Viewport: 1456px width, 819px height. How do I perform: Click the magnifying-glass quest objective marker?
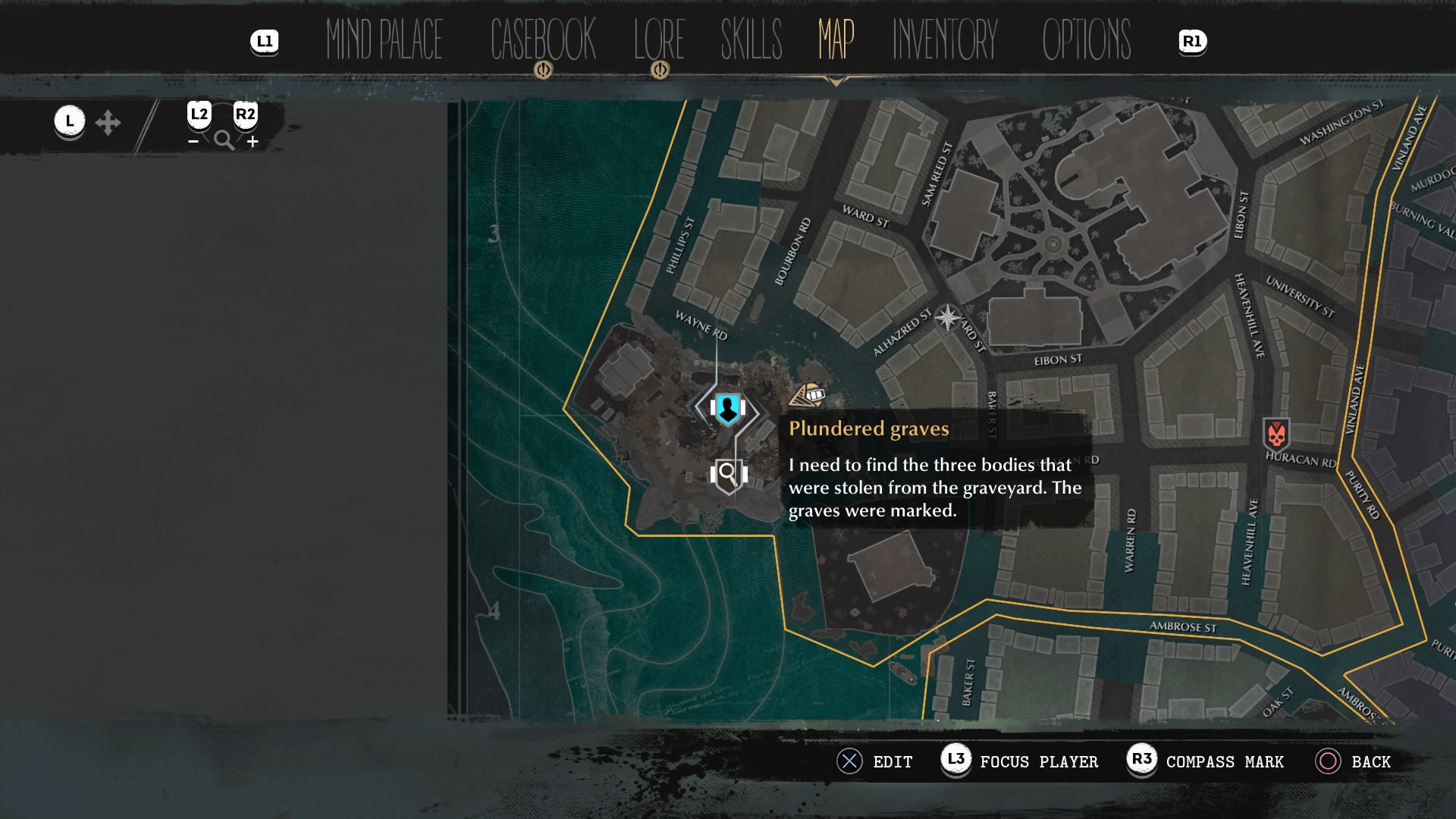point(728,476)
